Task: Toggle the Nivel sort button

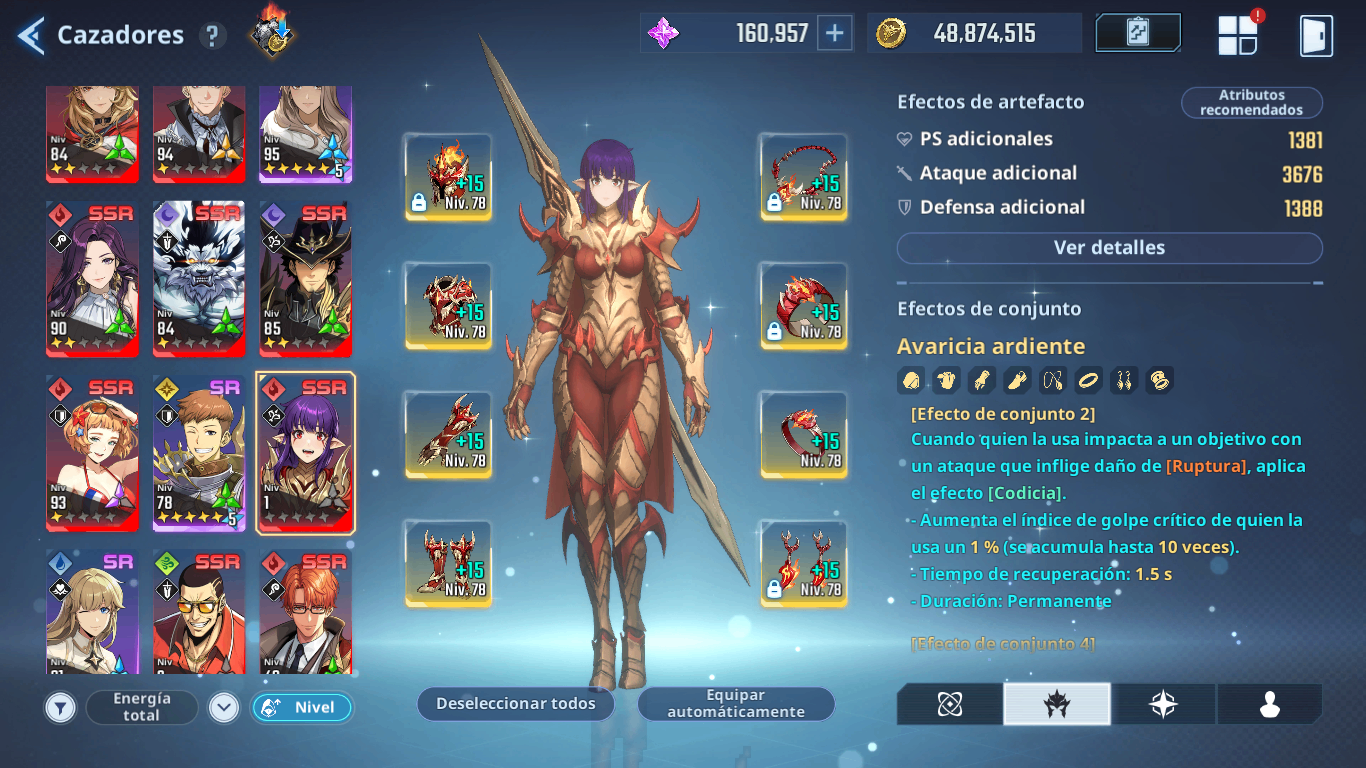Action: pos(301,708)
